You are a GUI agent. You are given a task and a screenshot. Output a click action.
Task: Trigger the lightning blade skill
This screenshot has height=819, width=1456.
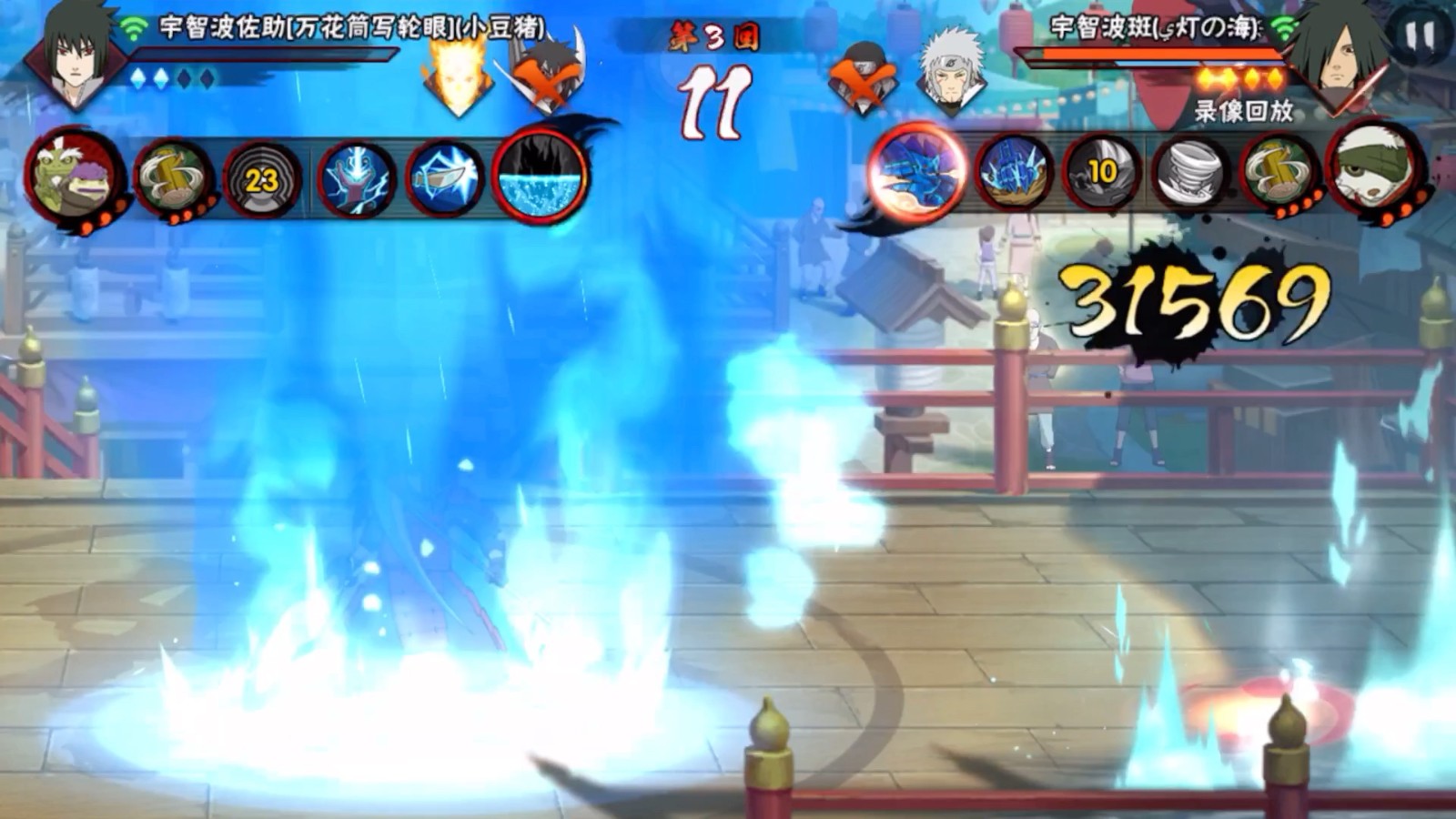(x=445, y=180)
